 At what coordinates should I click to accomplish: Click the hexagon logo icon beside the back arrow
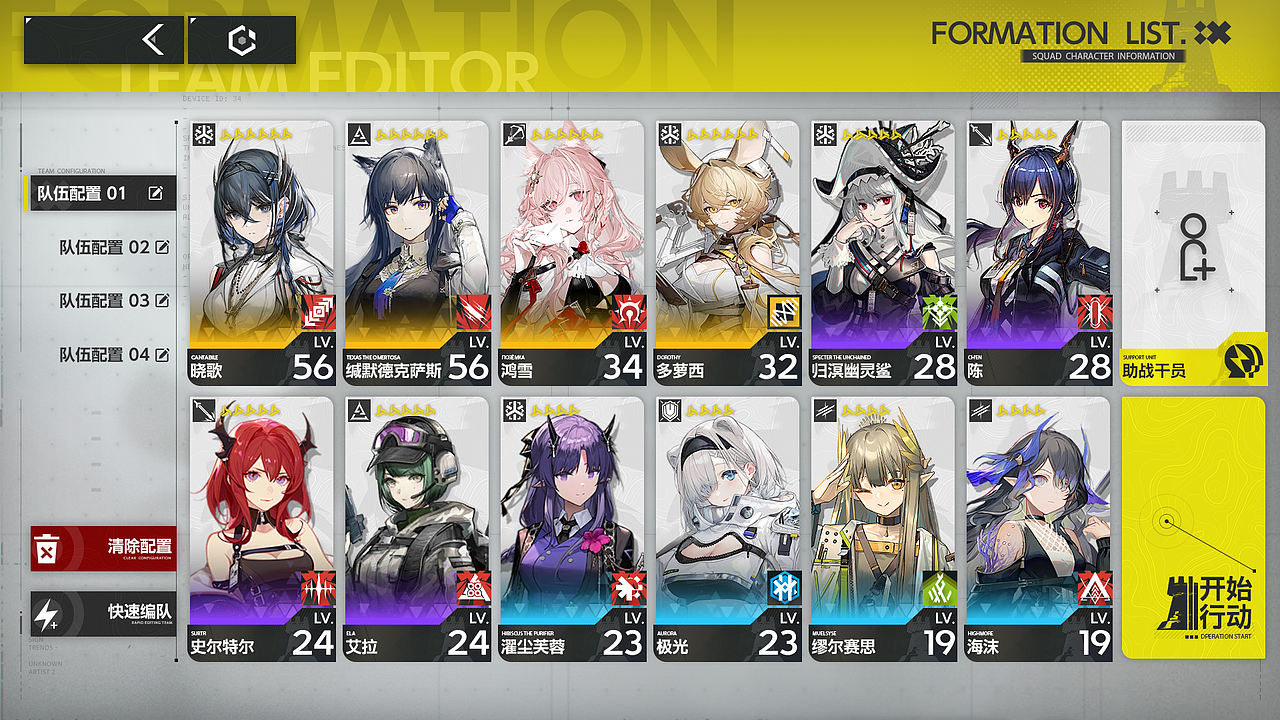240,39
